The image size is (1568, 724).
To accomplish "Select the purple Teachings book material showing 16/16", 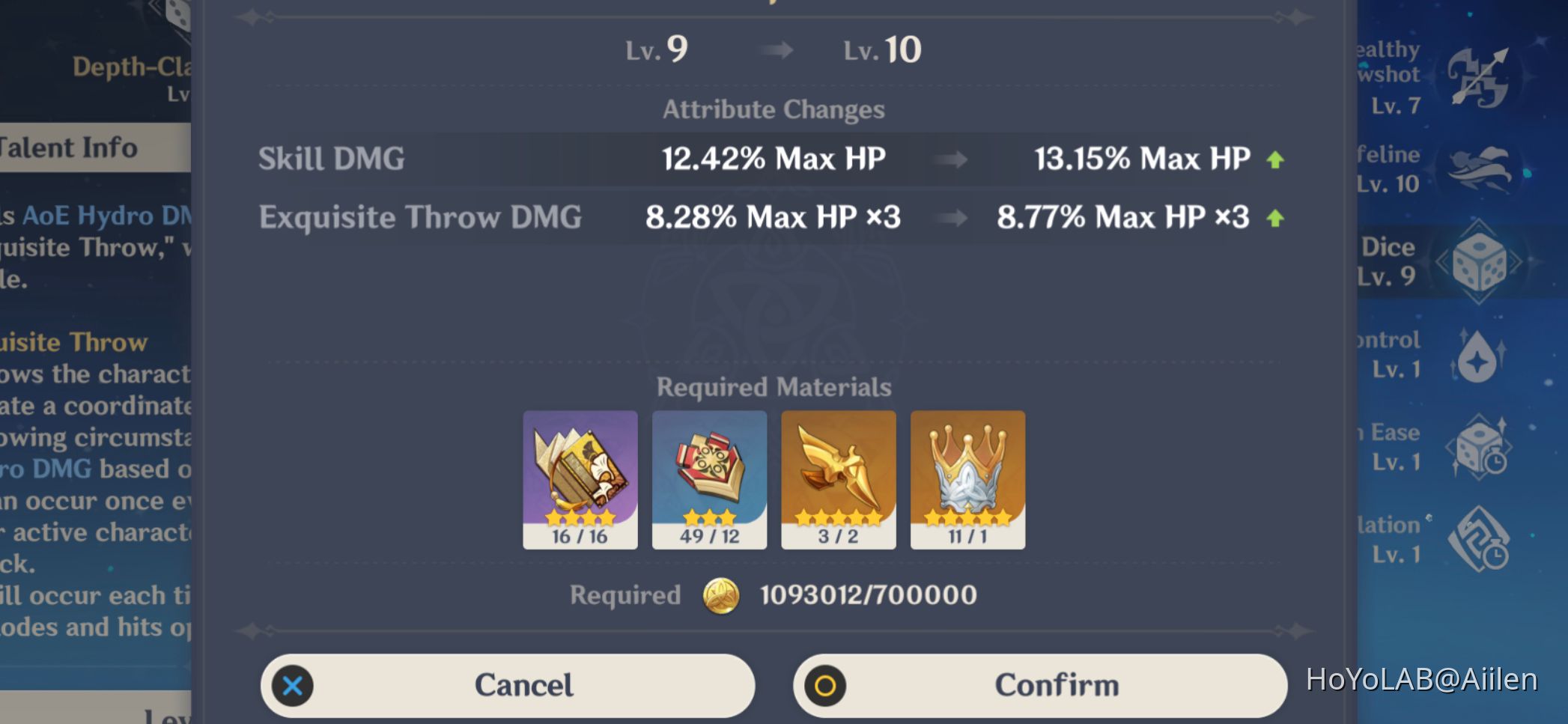I will (x=579, y=479).
